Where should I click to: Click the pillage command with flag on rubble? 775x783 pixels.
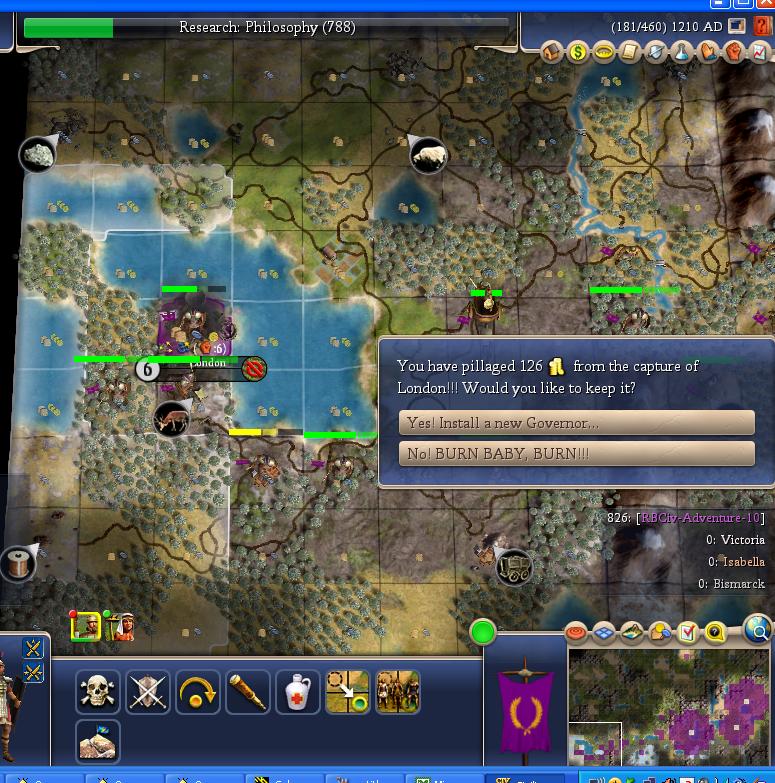(x=98, y=741)
